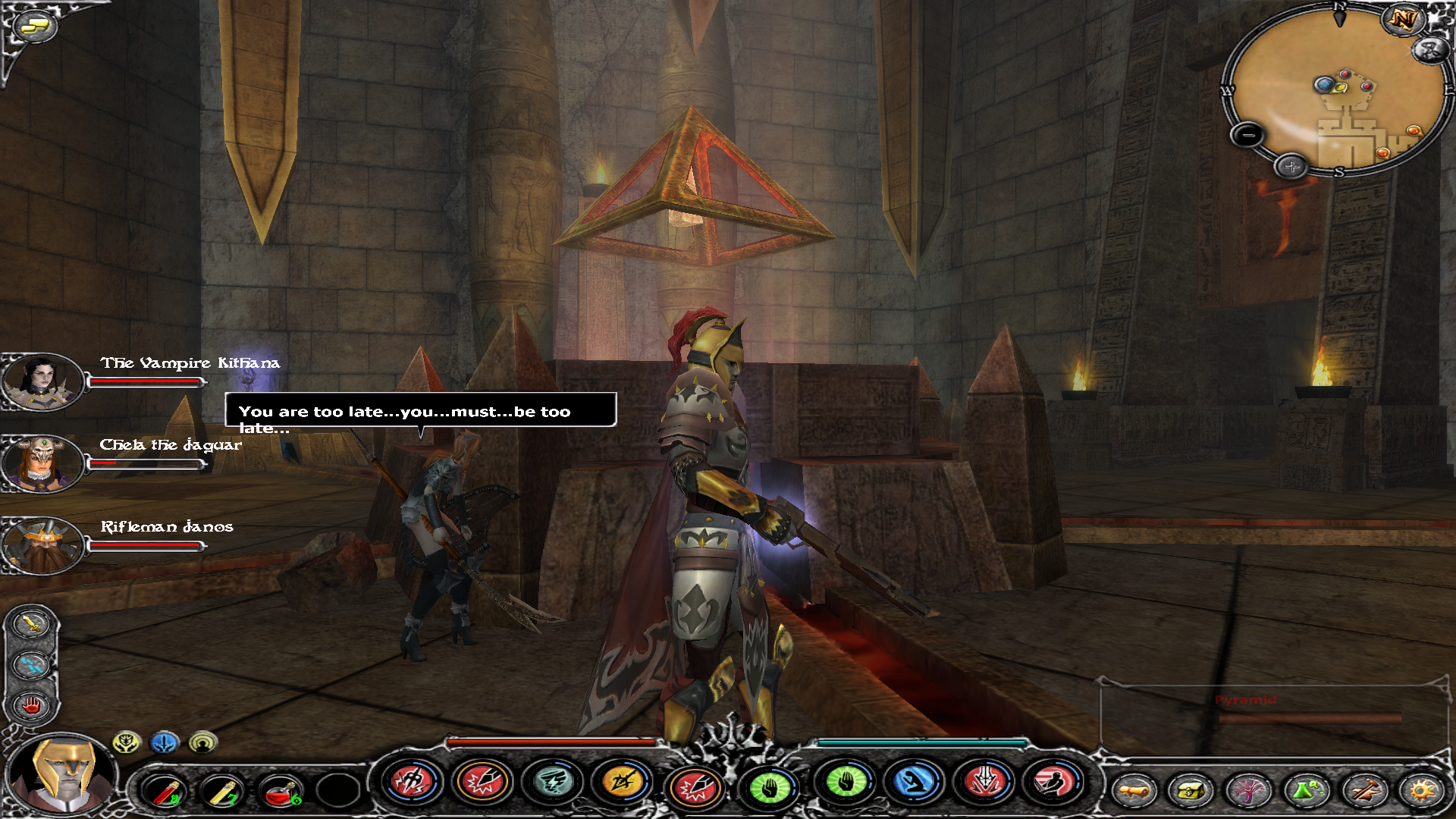Activate the yellow crossed-blade skill
This screenshot has width=1456, height=819.
tap(622, 783)
